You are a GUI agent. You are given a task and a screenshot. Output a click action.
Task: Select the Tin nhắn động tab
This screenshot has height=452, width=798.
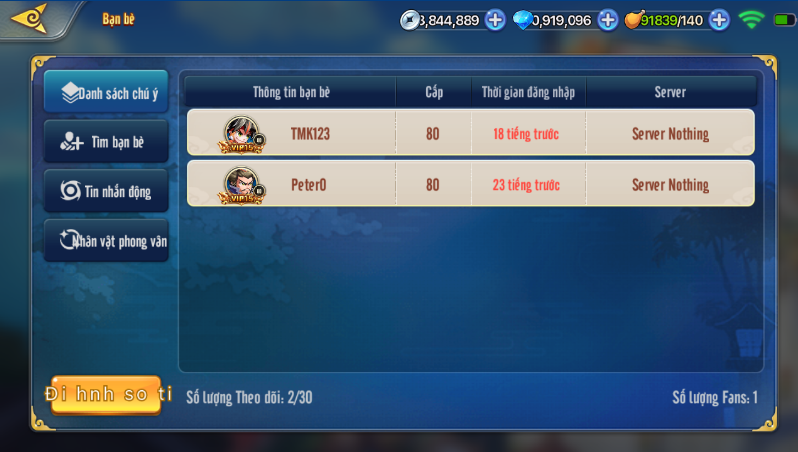click(x=106, y=191)
